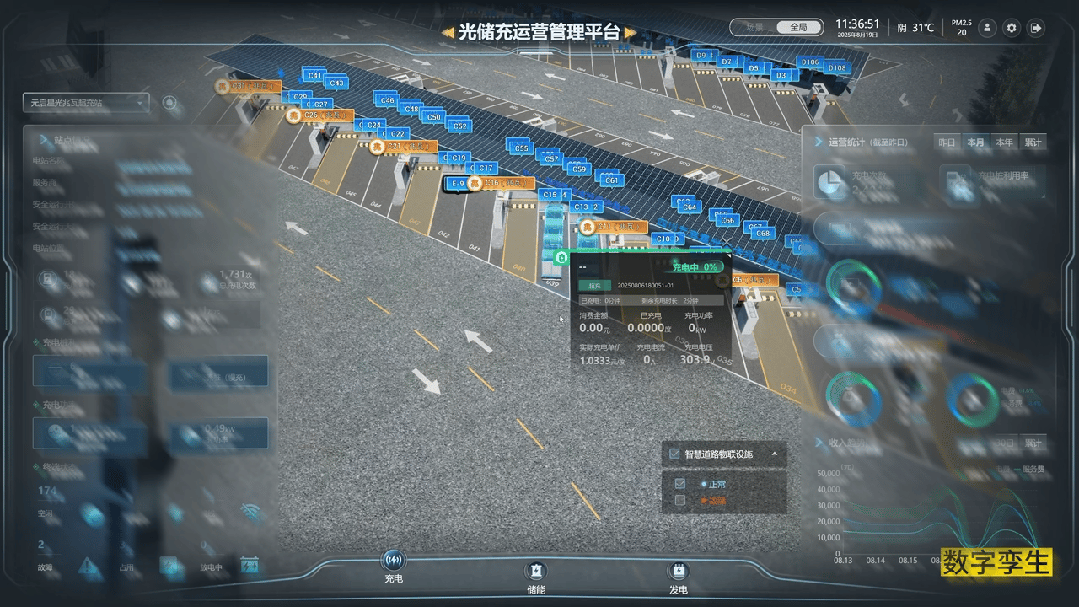1079x607 pixels.
Task: Switch to the 场景 scene view toggle
Action: (756, 28)
